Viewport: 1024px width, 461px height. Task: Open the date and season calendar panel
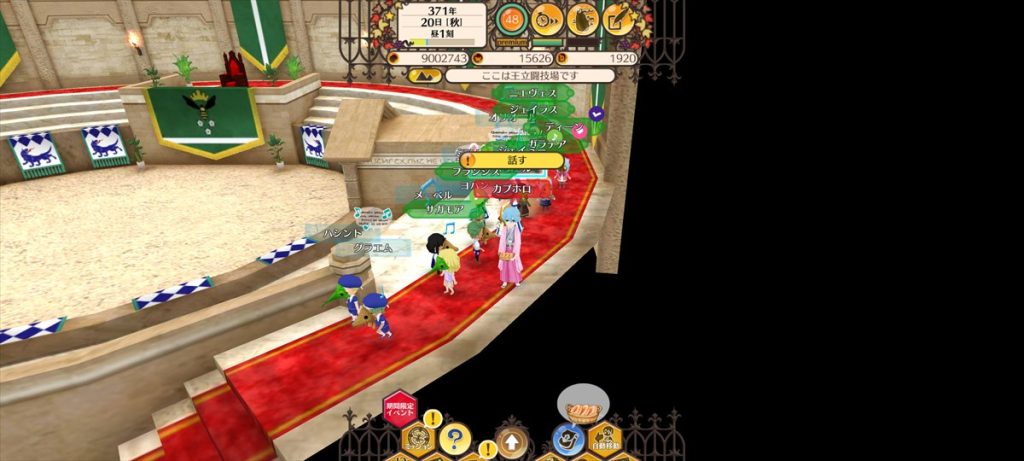tap(441, 24)
